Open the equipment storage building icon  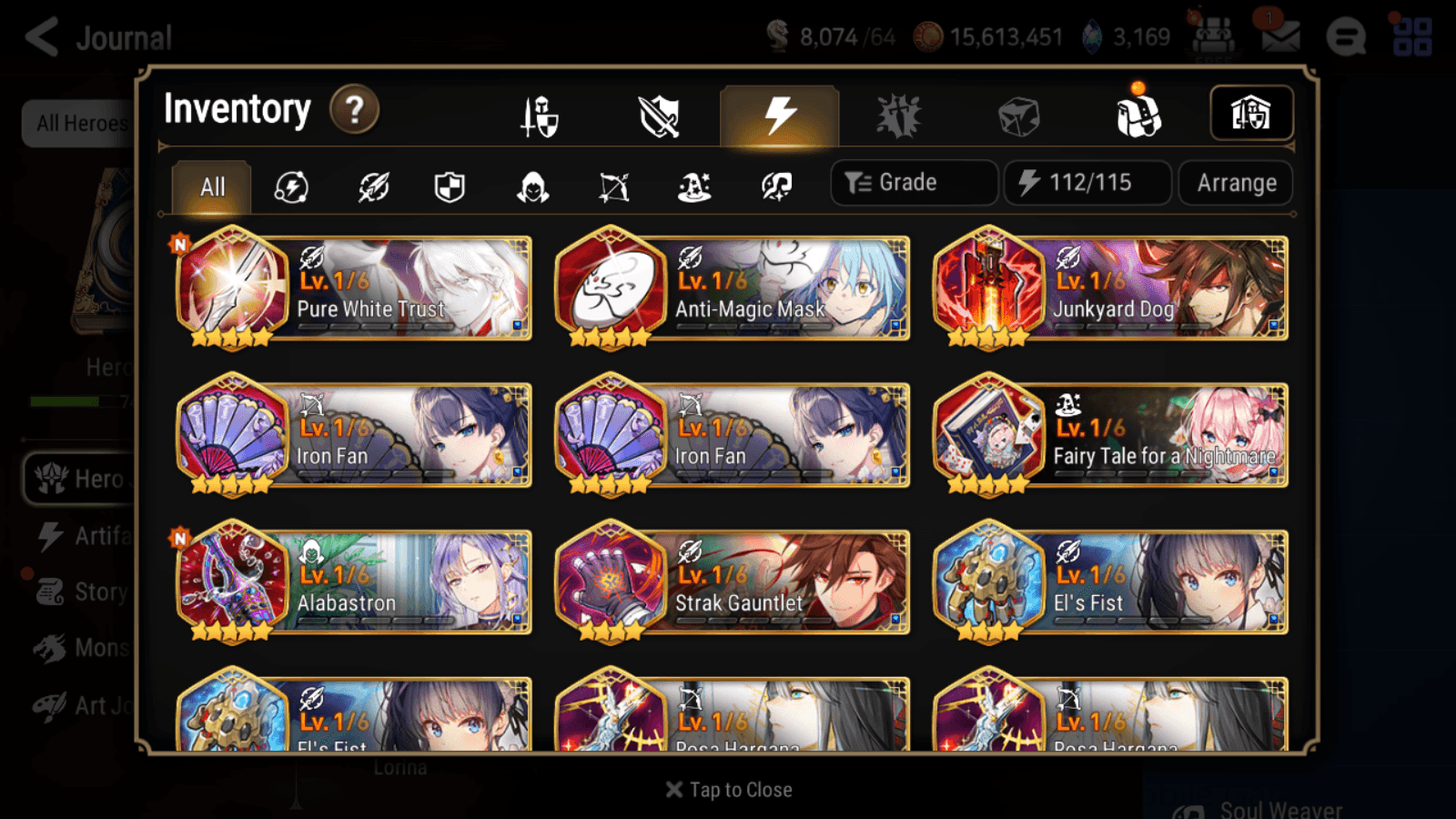[x=1251, y=113]
